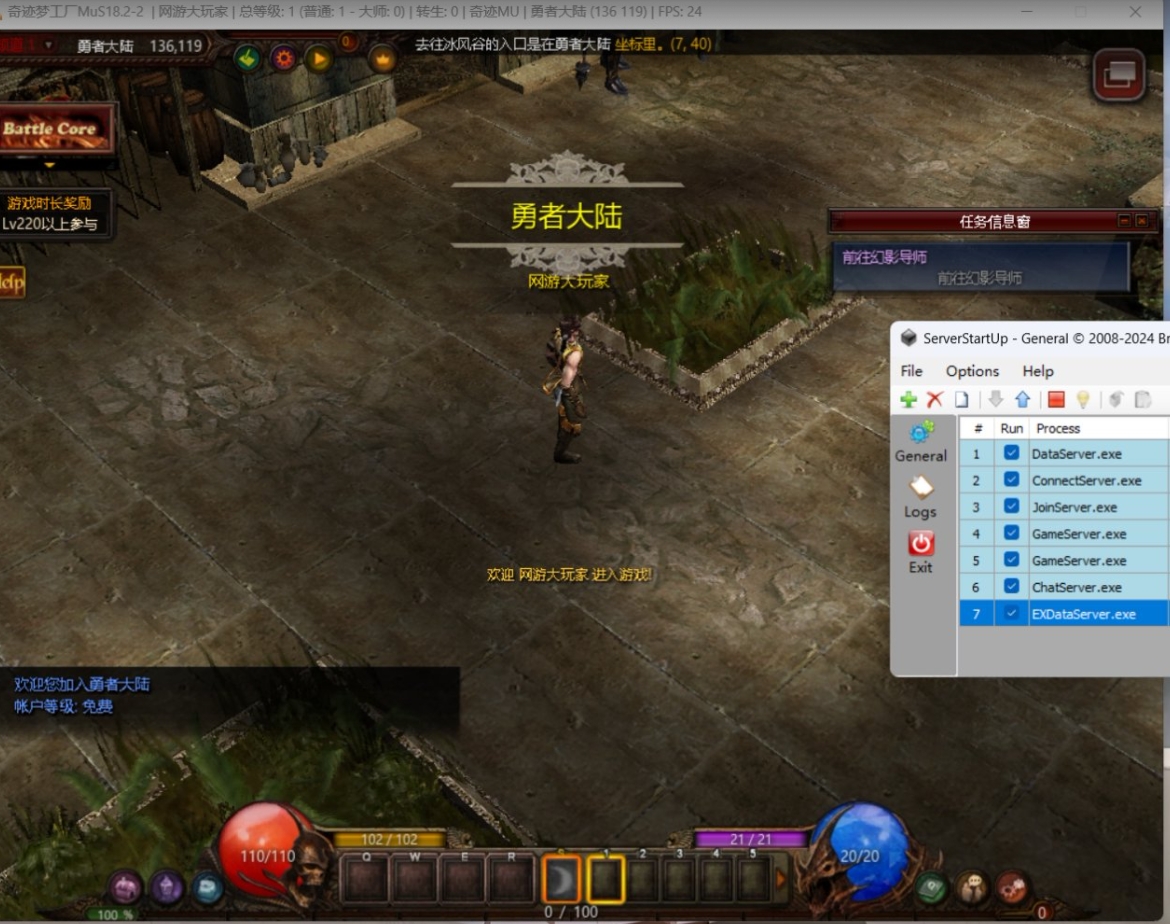Expand the hotbar with the orange arrow
The width and height of the screenshot is (1170, 924).
pyautogui.click(x=781, y=880)
